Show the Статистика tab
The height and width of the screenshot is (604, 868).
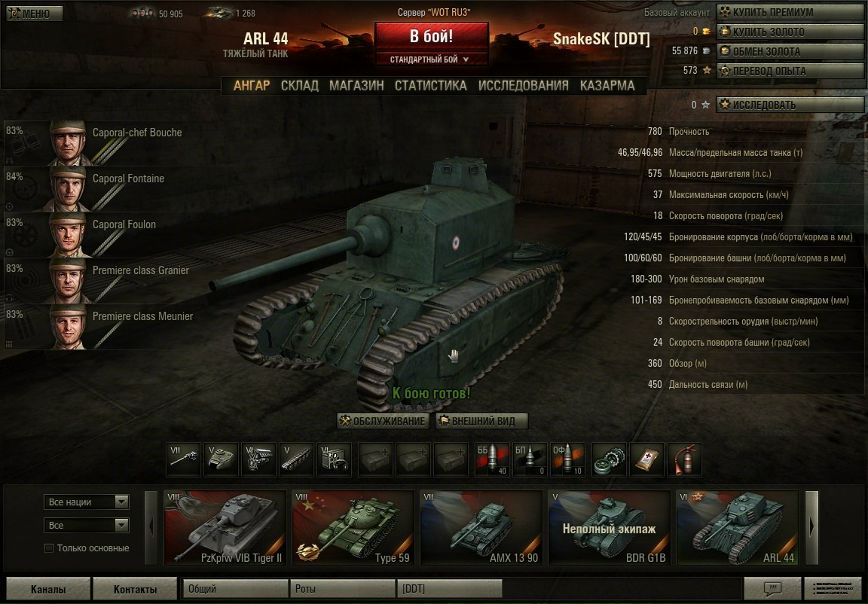point(430,86)
